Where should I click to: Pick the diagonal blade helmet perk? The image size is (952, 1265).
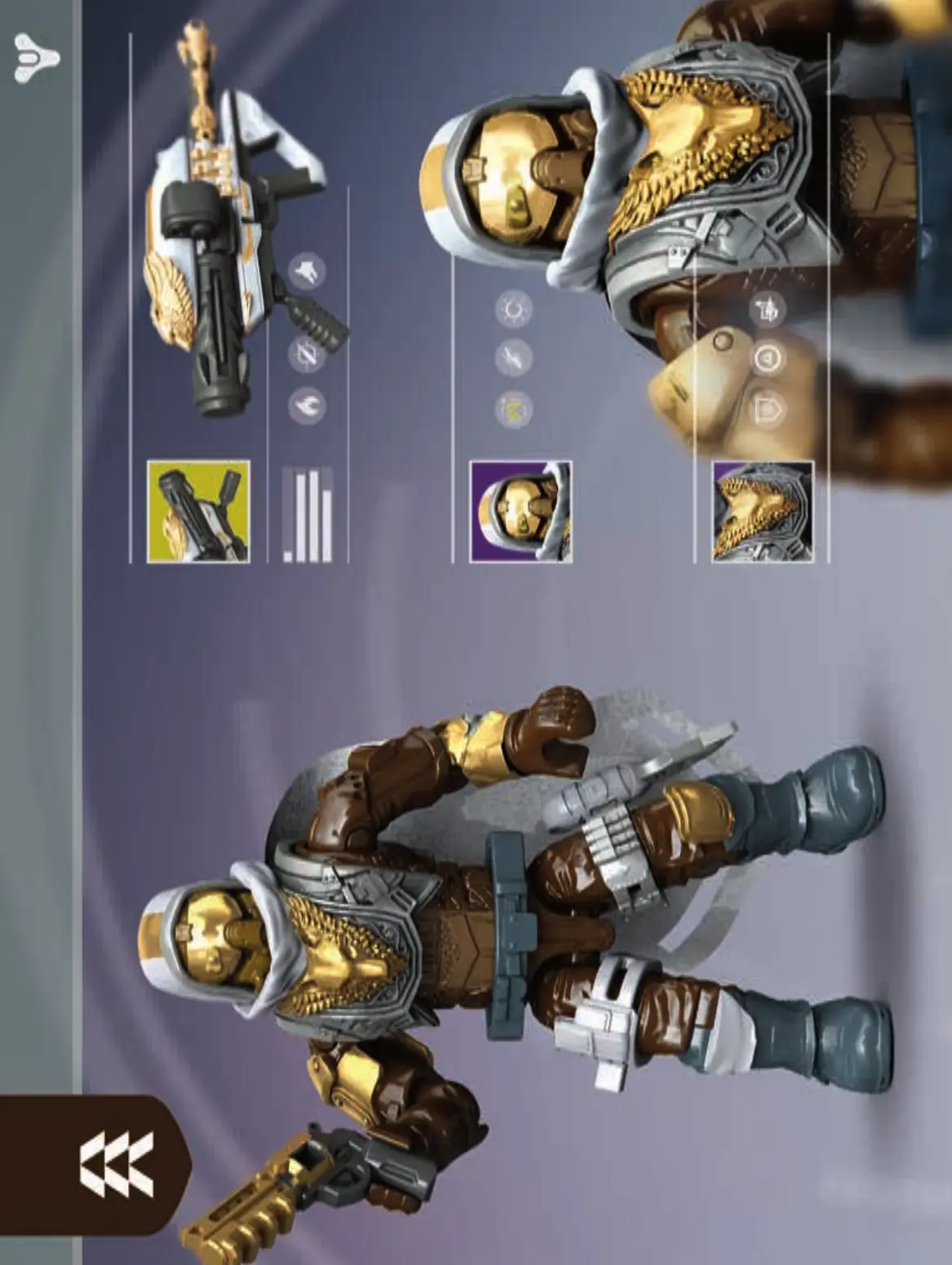pos(514,357)
